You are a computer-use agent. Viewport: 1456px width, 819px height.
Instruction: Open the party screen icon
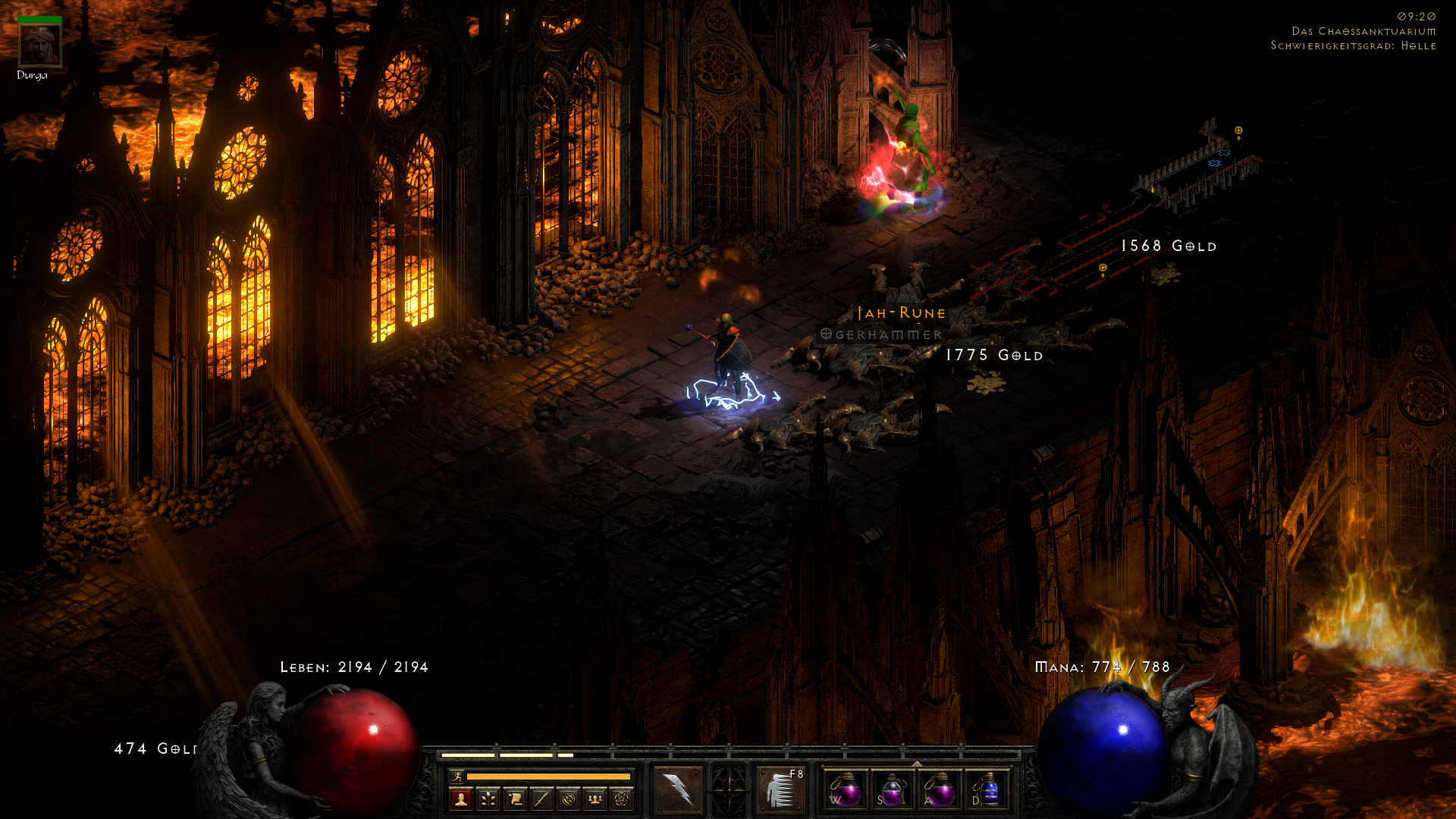(x=595, y=799)
